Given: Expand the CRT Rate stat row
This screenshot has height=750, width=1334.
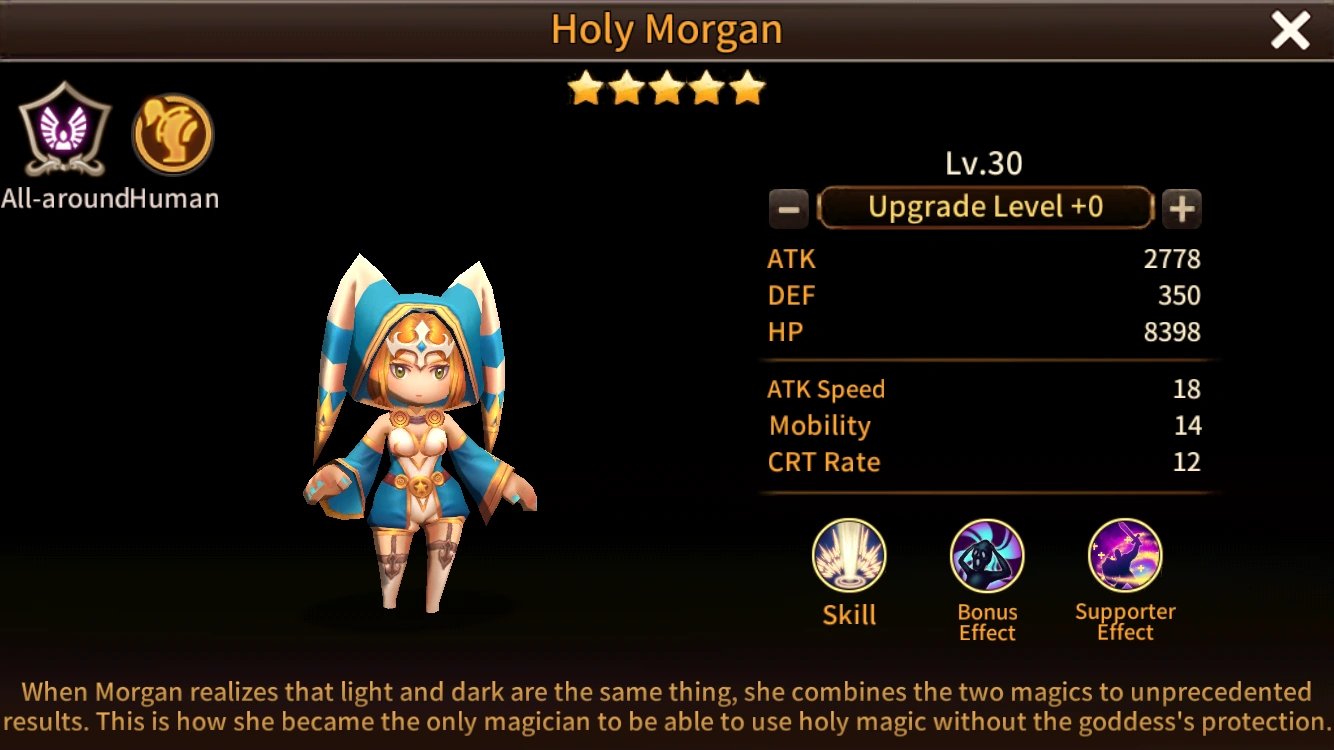Looking at the screenshot, I should point(985,462).
